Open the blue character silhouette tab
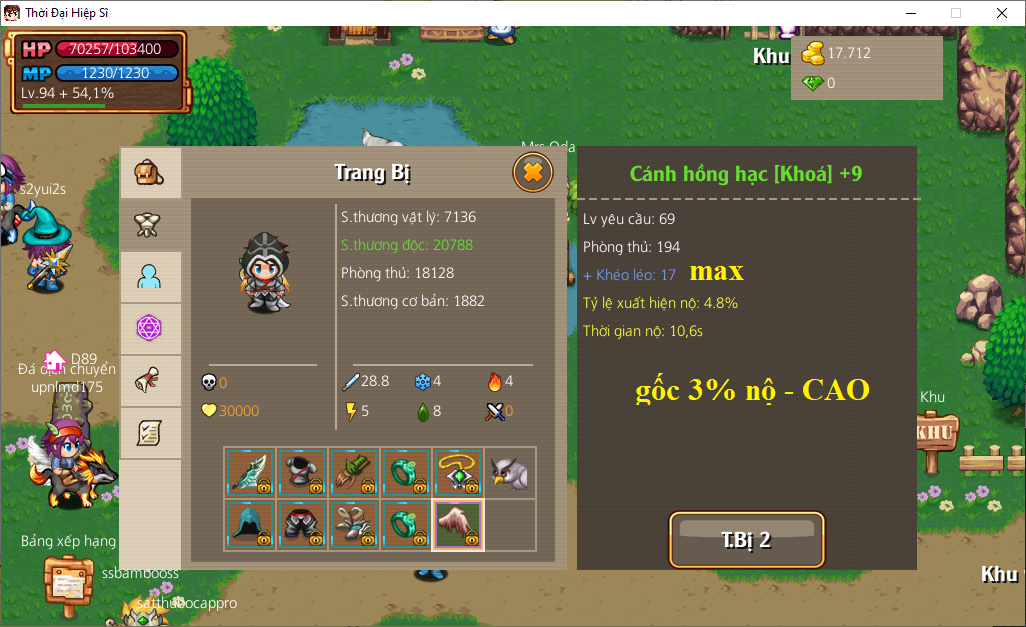The width and height of the screenshot is (1026, 627). [x=150, y=277]
